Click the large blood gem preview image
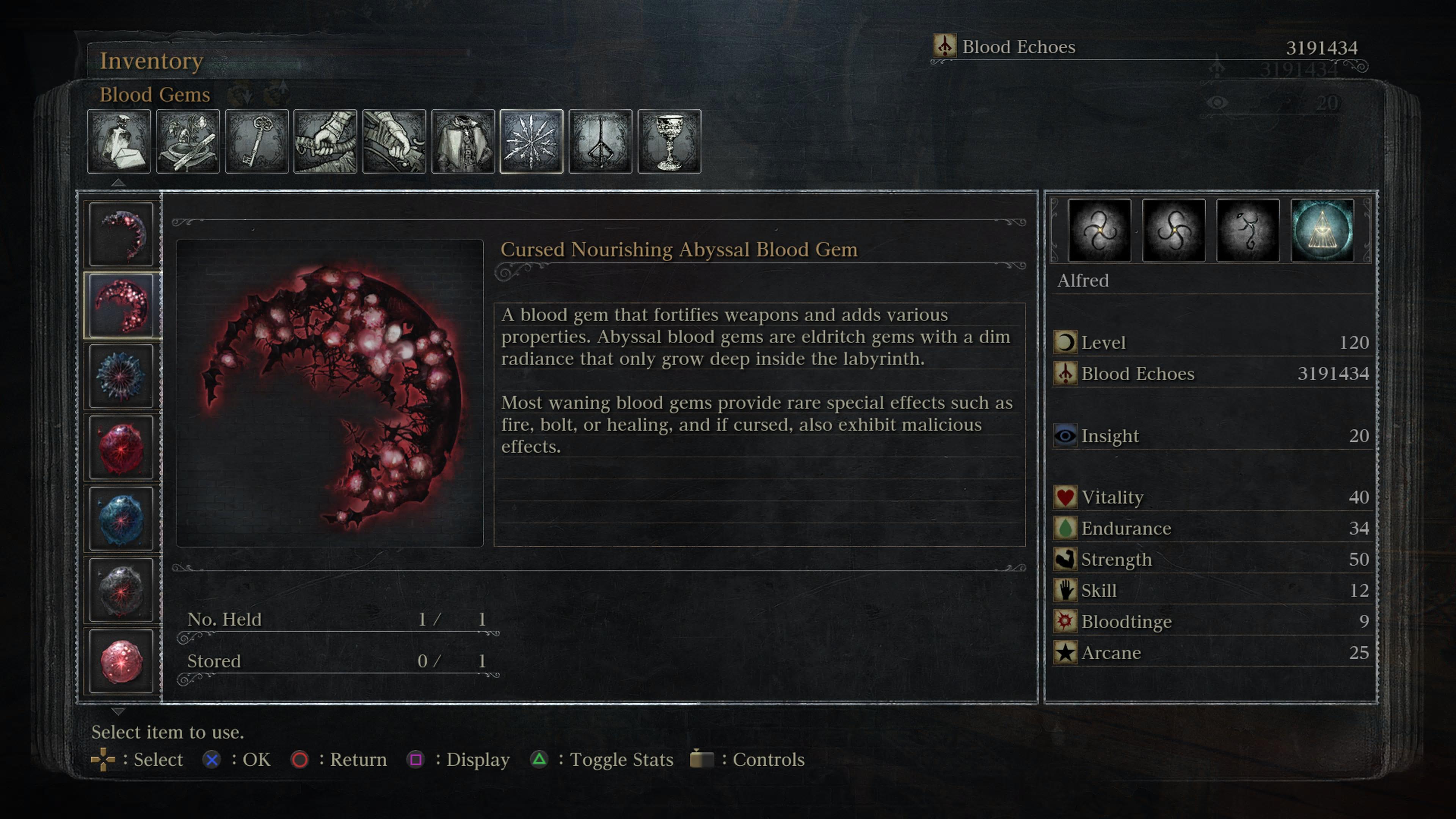 (x=329, y=394)
